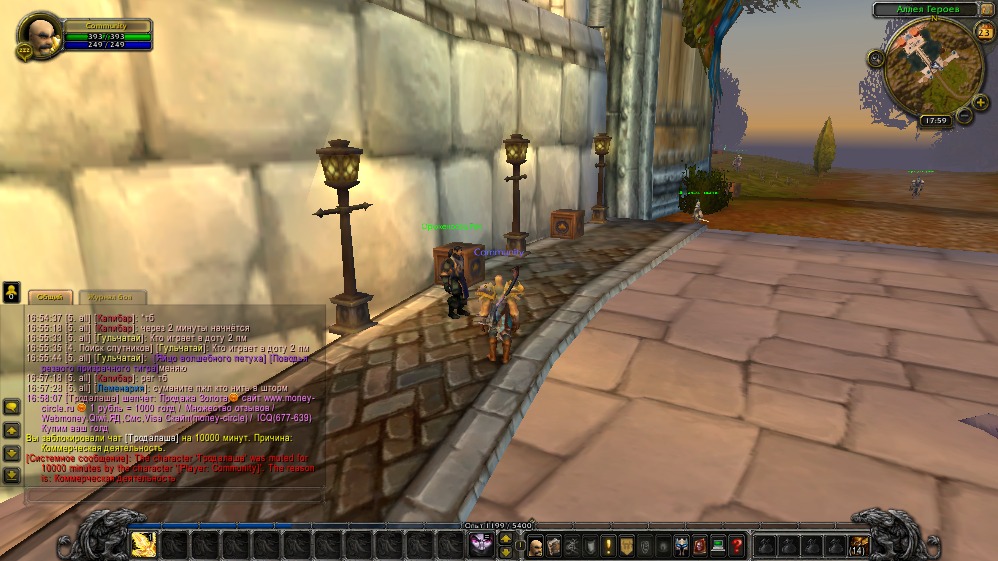Jump chat to bottom with last arrow button
998x561 pixels.
point(11,473)
